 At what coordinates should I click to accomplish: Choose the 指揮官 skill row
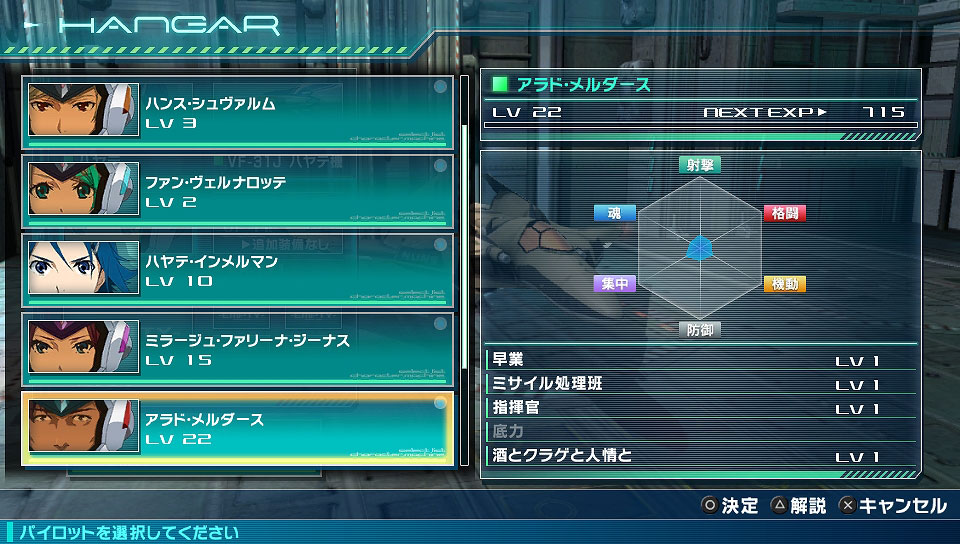point(700,408)
